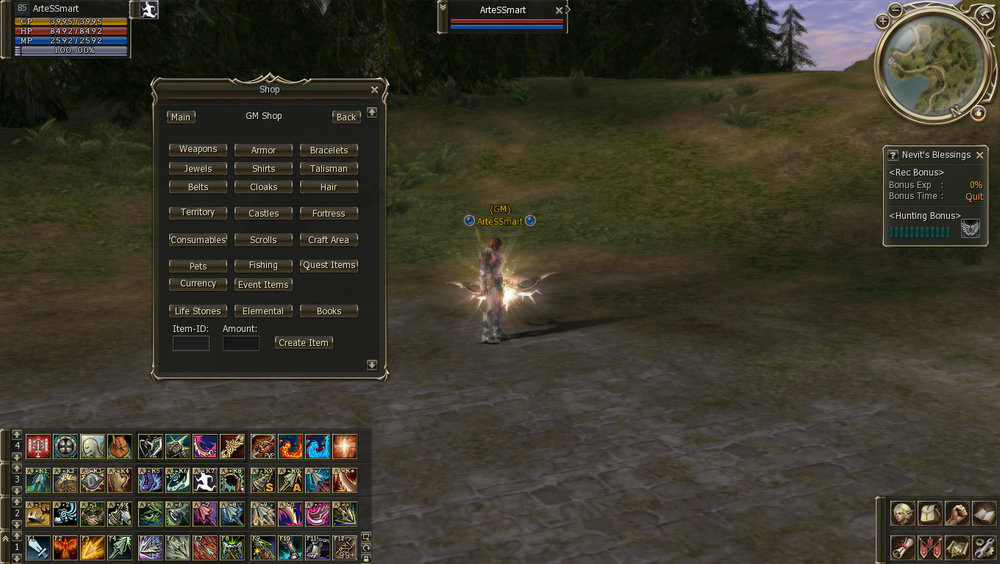Viewport: 1000px width, 564px height.
Task: Close the Nevit's Blessings panel
Action: 980,155
